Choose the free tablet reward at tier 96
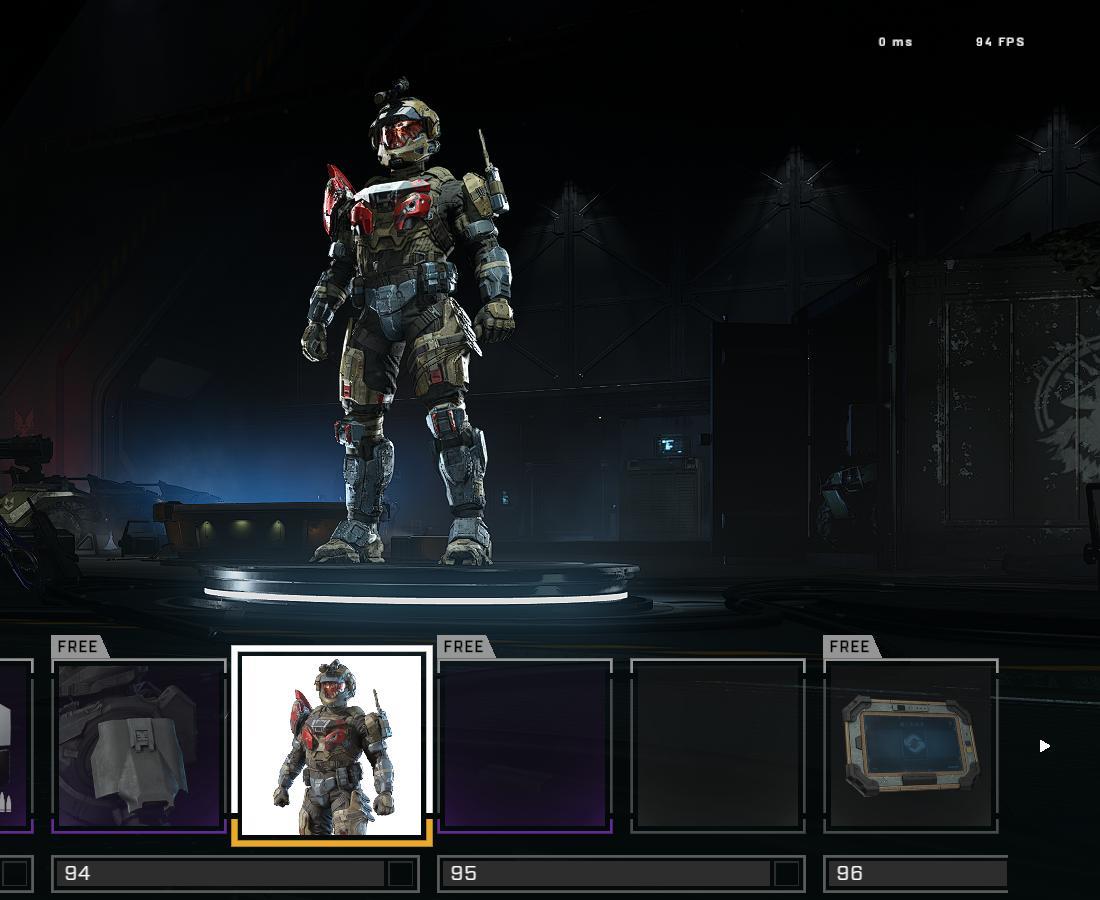The width and height of the screenshot is (1100, 900). (x=911, y=745)
